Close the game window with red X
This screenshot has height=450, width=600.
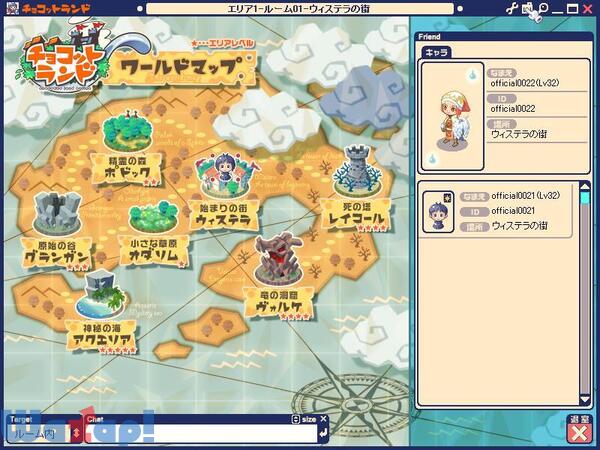tap(589, 8)
